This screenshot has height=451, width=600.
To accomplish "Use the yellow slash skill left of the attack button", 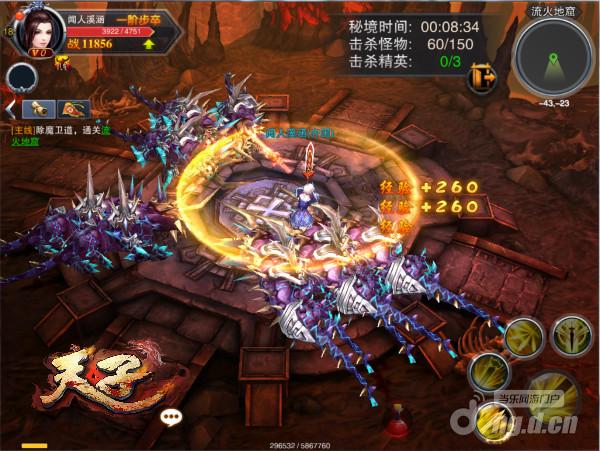I will pyautogui.click(x=490, y=374).
